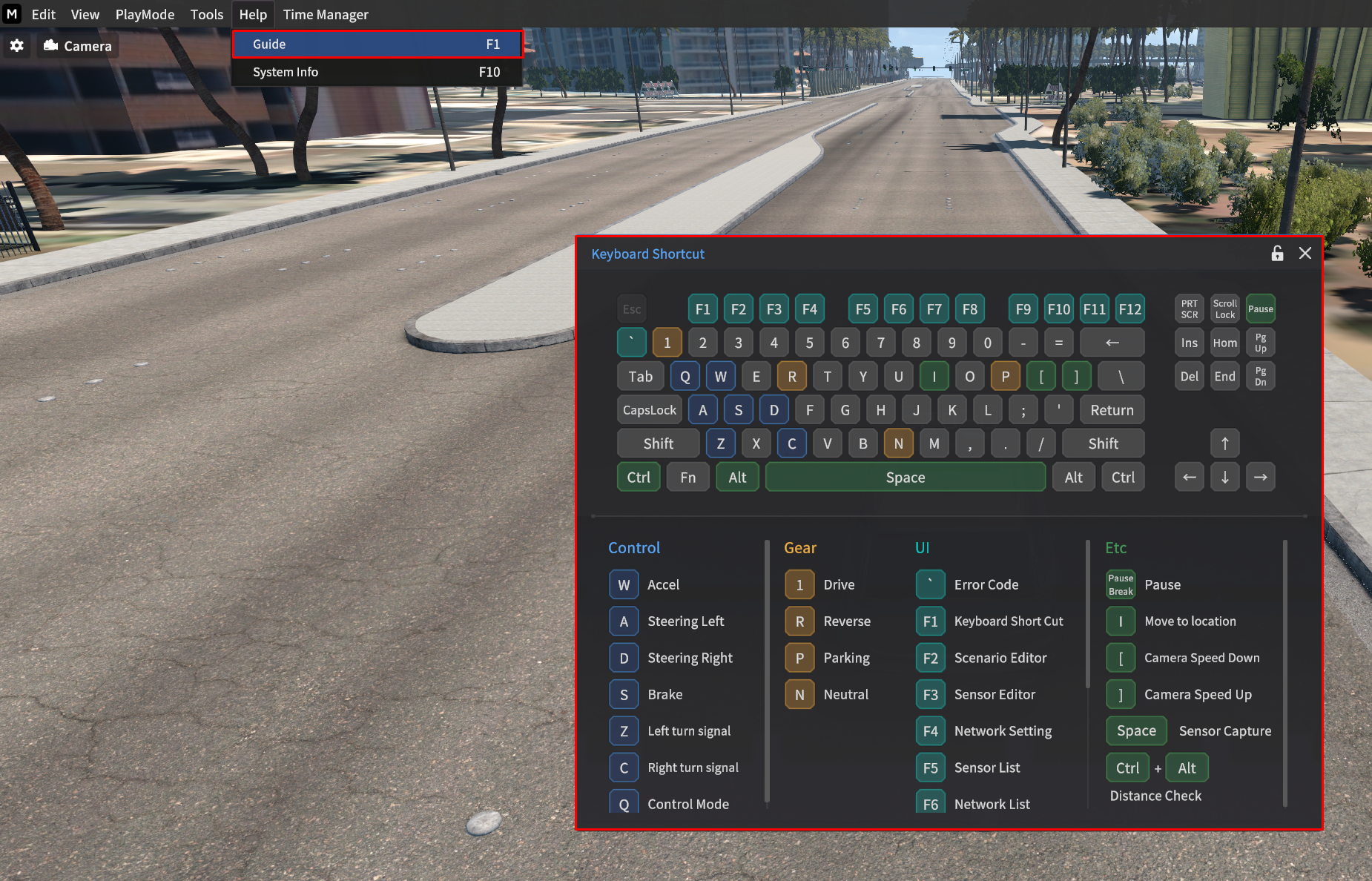Image resolution: width=1372 pixels, height=881 pixels.
Task: Toggle the lock icon on Keyboard Shortcut window
Action: coord(1277,254)
